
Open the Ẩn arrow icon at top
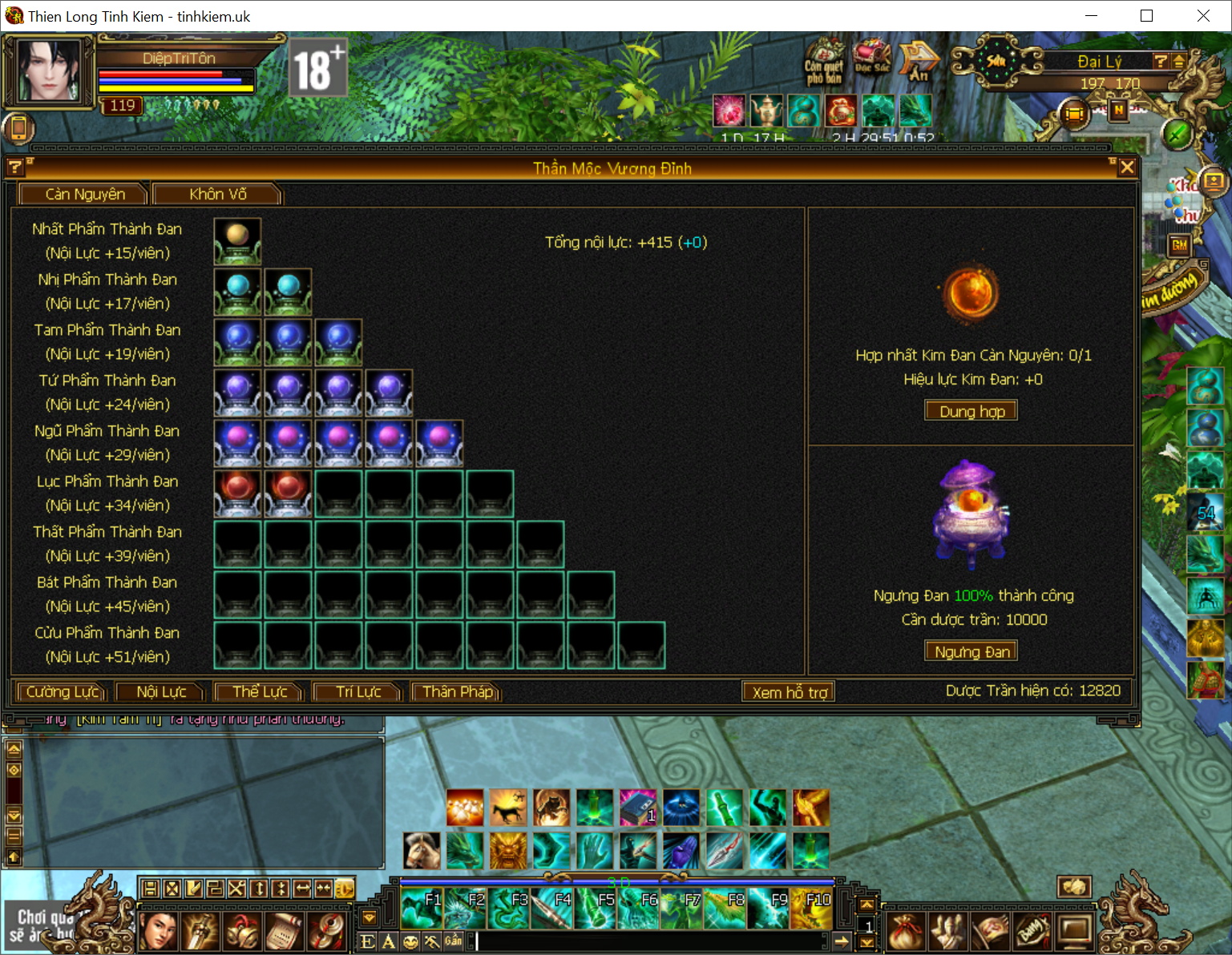click(919, 61)
